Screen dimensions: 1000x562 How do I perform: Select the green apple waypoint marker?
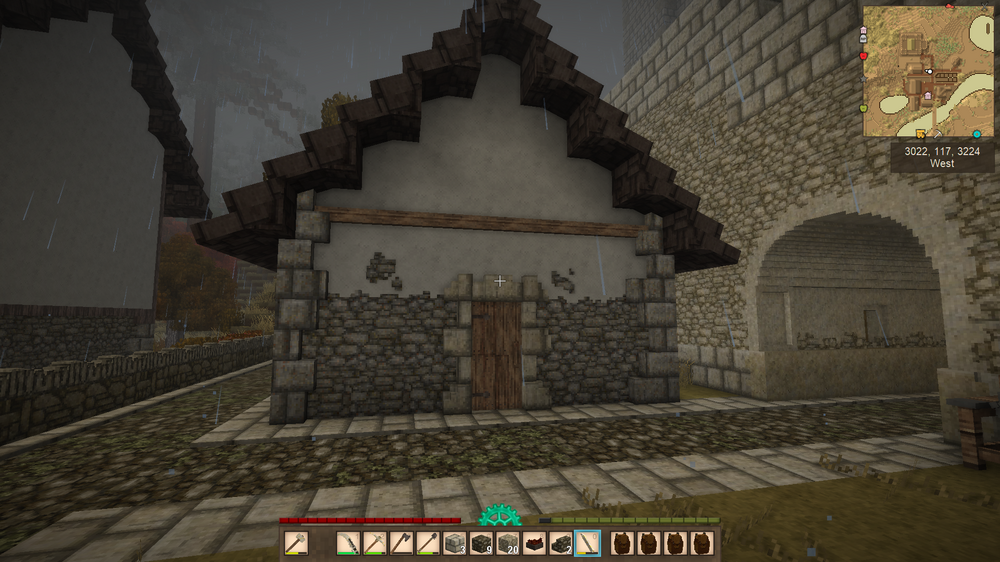pos(864,107)
